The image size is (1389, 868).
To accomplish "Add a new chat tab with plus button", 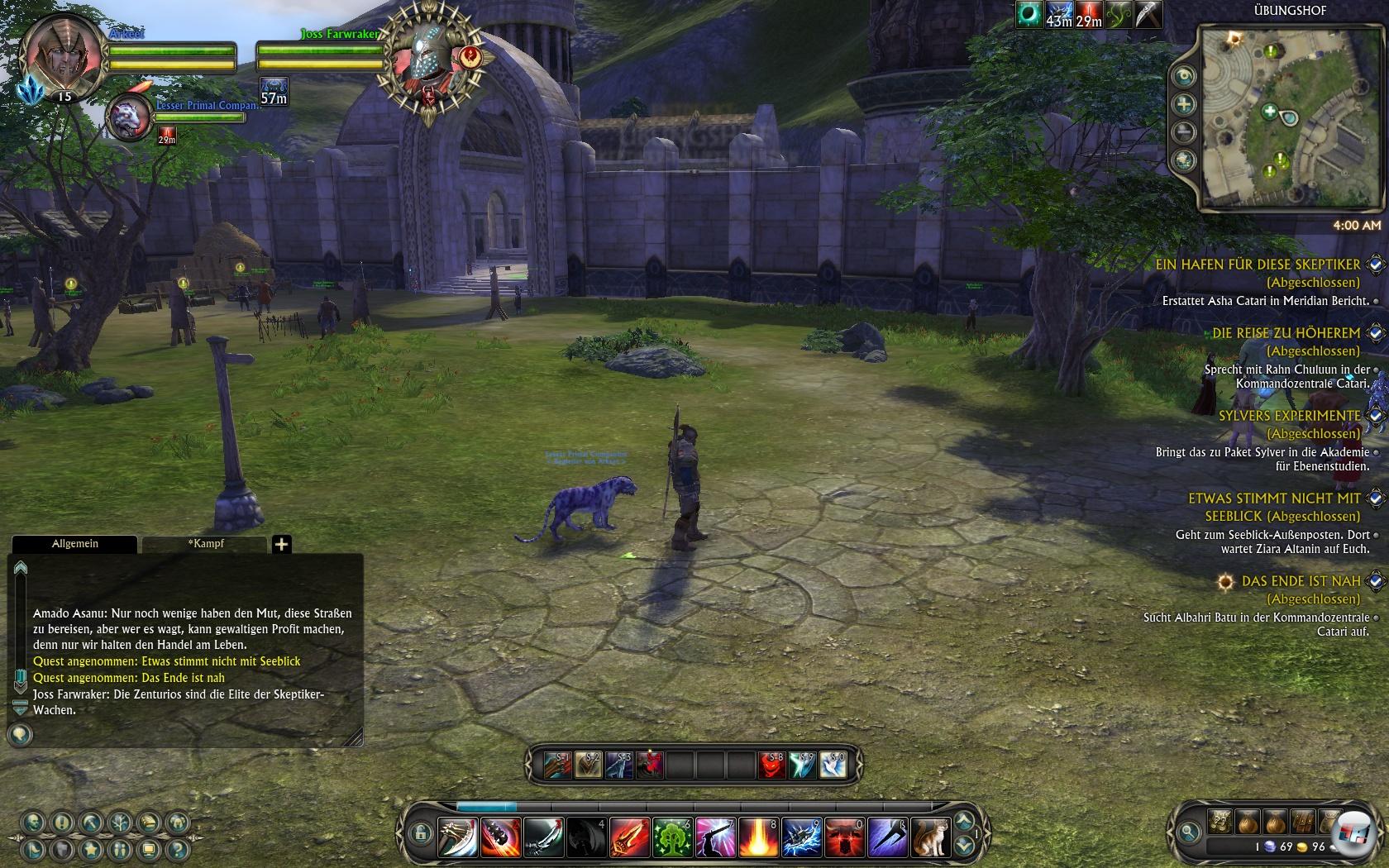I will 281,544.
